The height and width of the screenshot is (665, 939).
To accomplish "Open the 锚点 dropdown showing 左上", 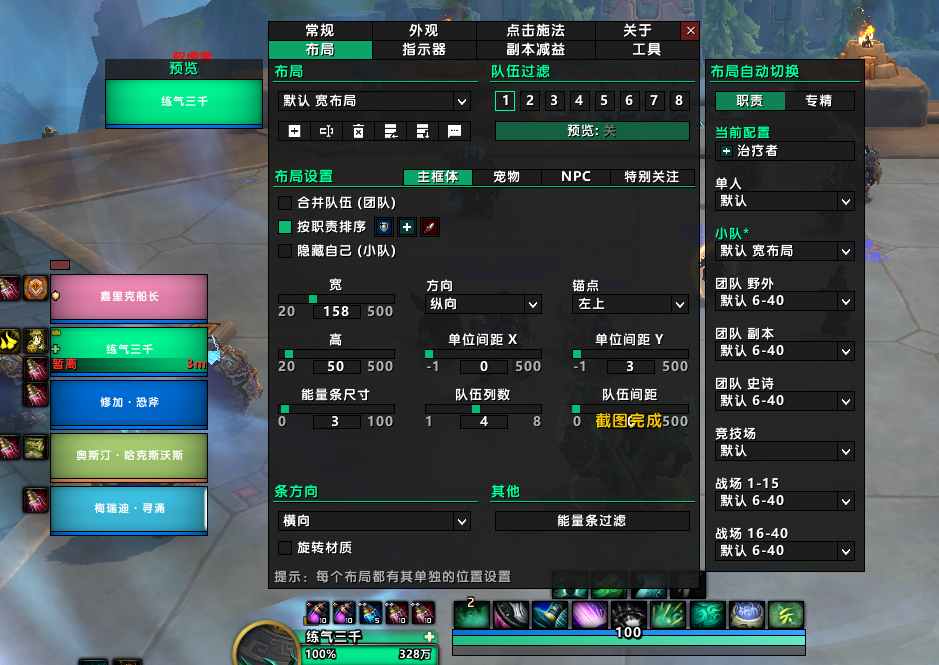I will pyautogui.click(x=630, y=304).
